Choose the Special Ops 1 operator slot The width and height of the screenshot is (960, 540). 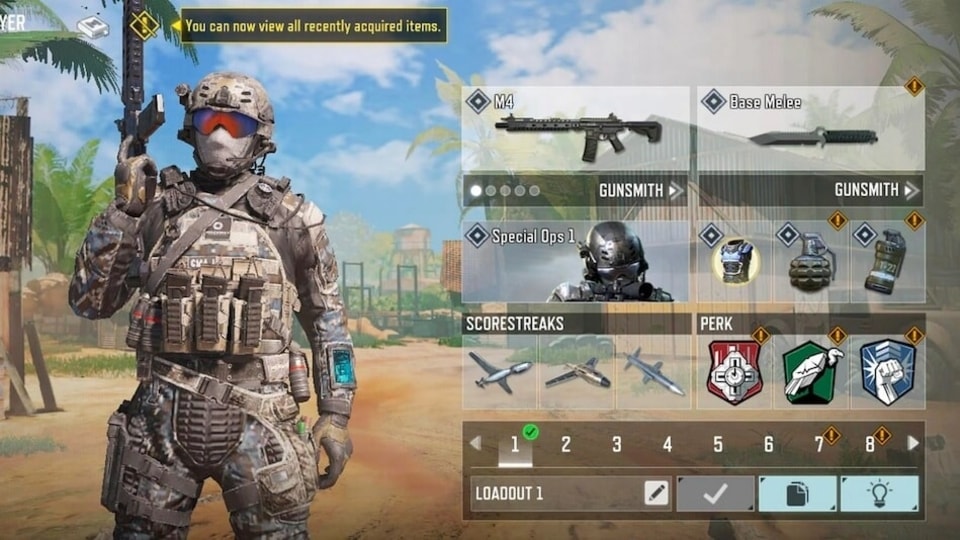pos(576,262)
